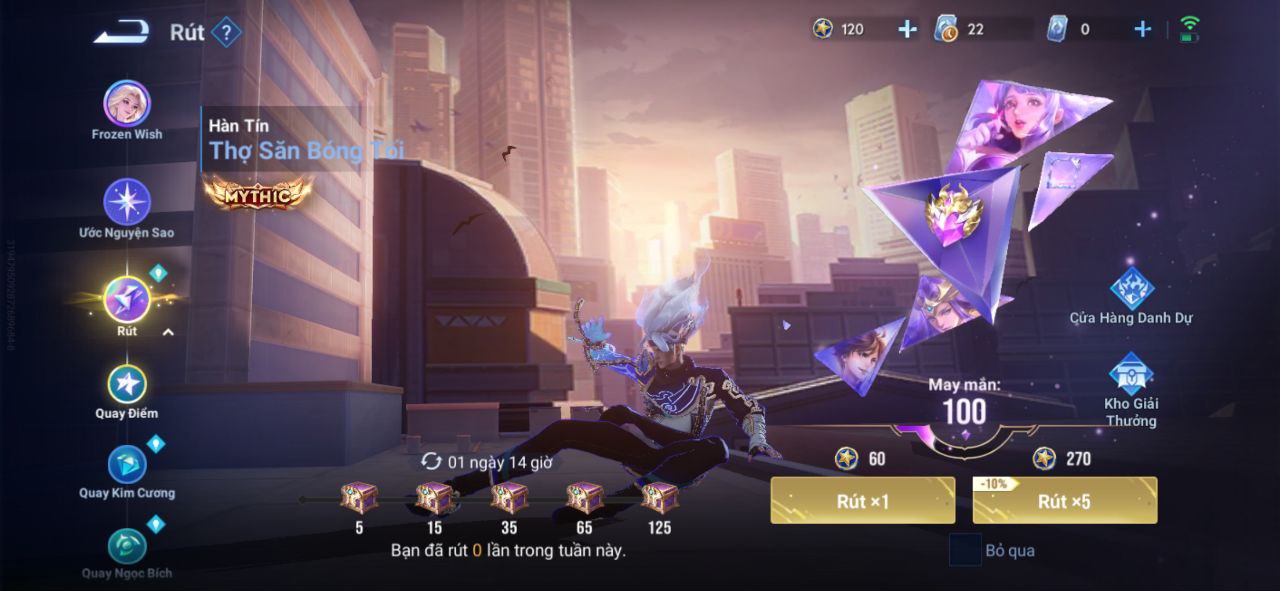Toggle the Bỏ qua skip checkbox
Screen dimensions: 1280x591
[x=965, y=550]
